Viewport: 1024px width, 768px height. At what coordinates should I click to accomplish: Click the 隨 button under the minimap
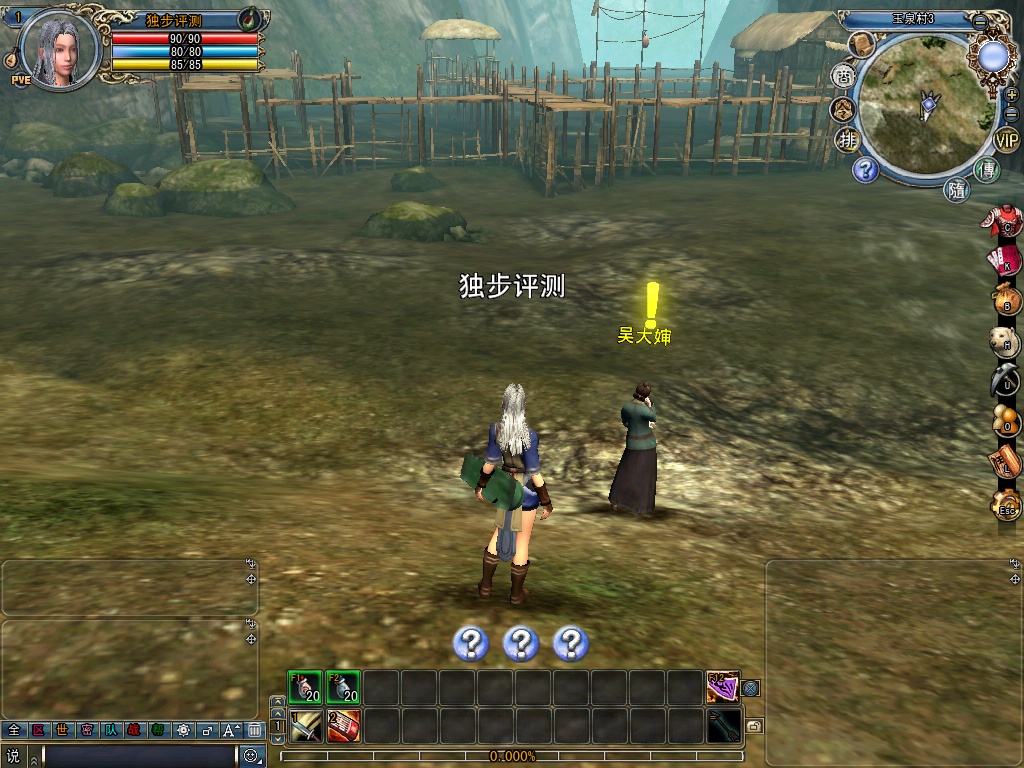click(957, 190)
